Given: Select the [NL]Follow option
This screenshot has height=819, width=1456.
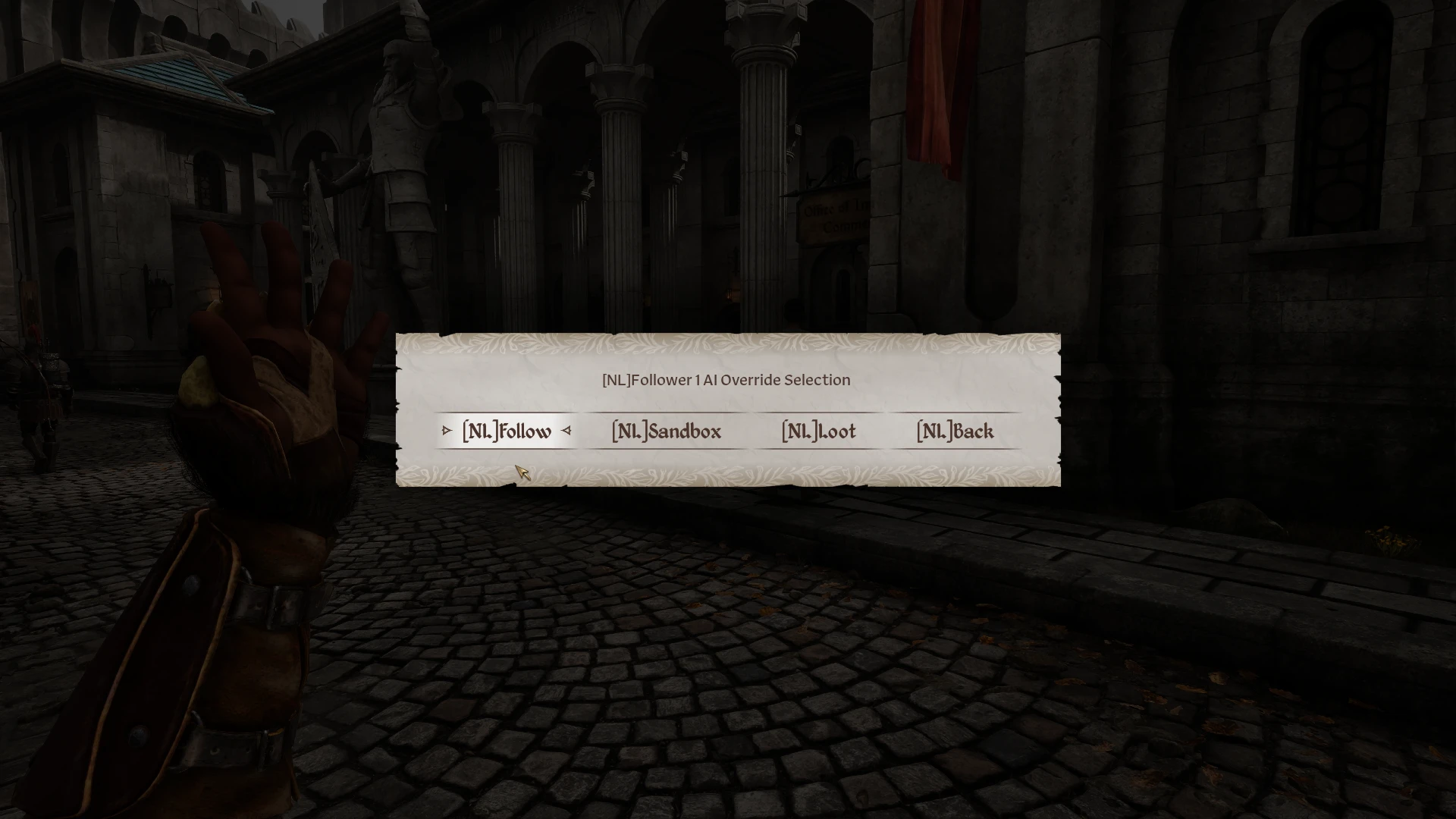Looking at the screenshot, I should [507, 431].
